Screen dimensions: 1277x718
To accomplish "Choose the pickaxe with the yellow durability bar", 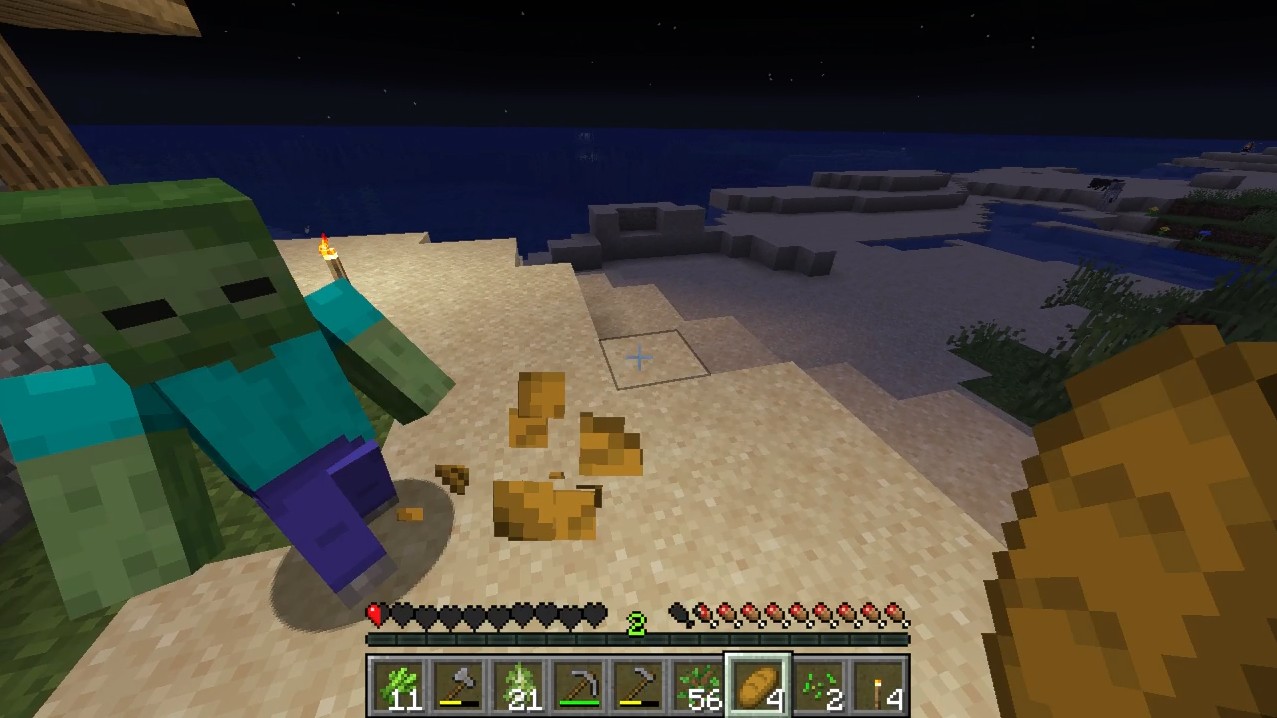I will (637, 686).
